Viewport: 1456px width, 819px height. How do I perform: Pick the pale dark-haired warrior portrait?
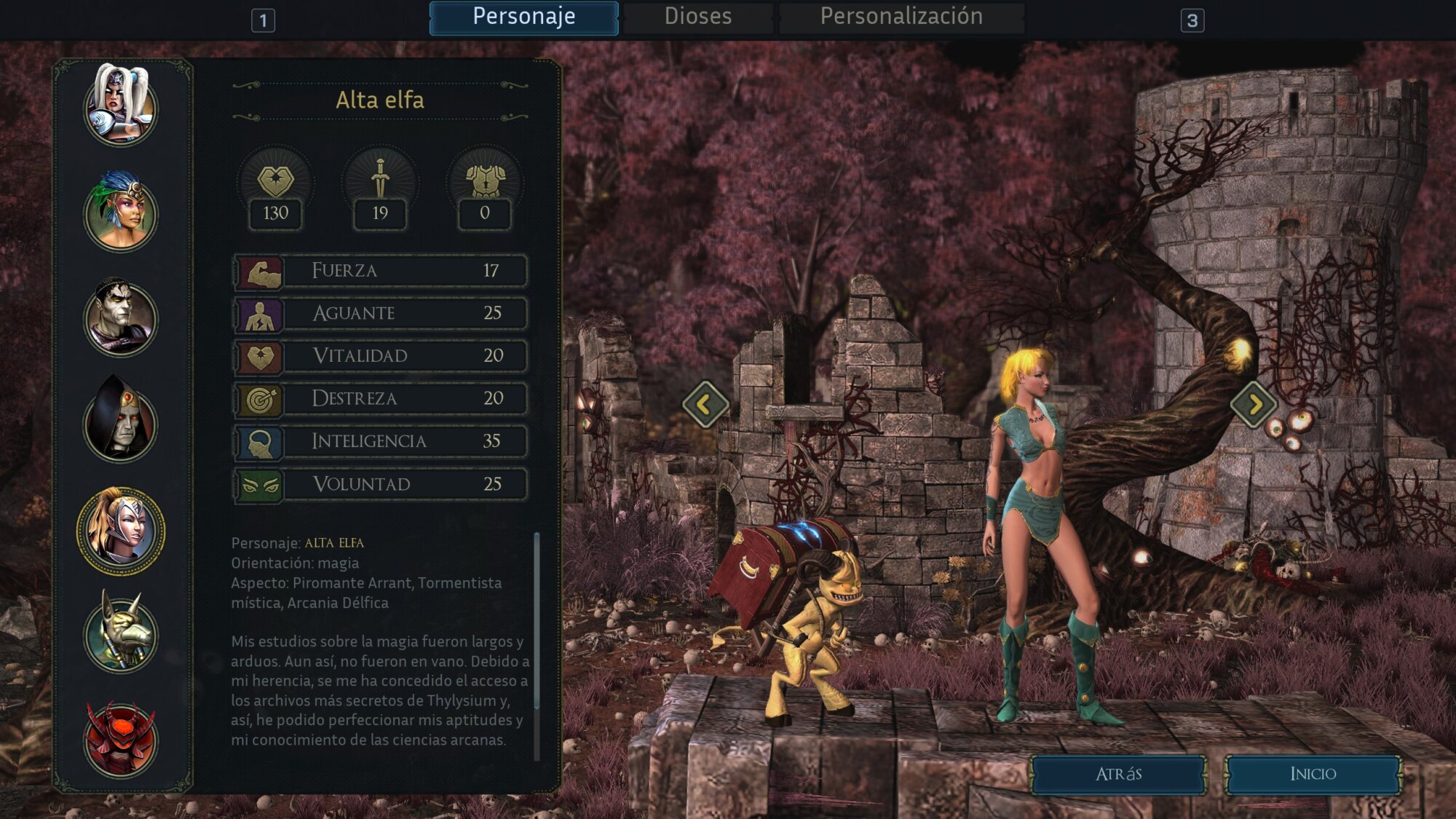point(120,317)
